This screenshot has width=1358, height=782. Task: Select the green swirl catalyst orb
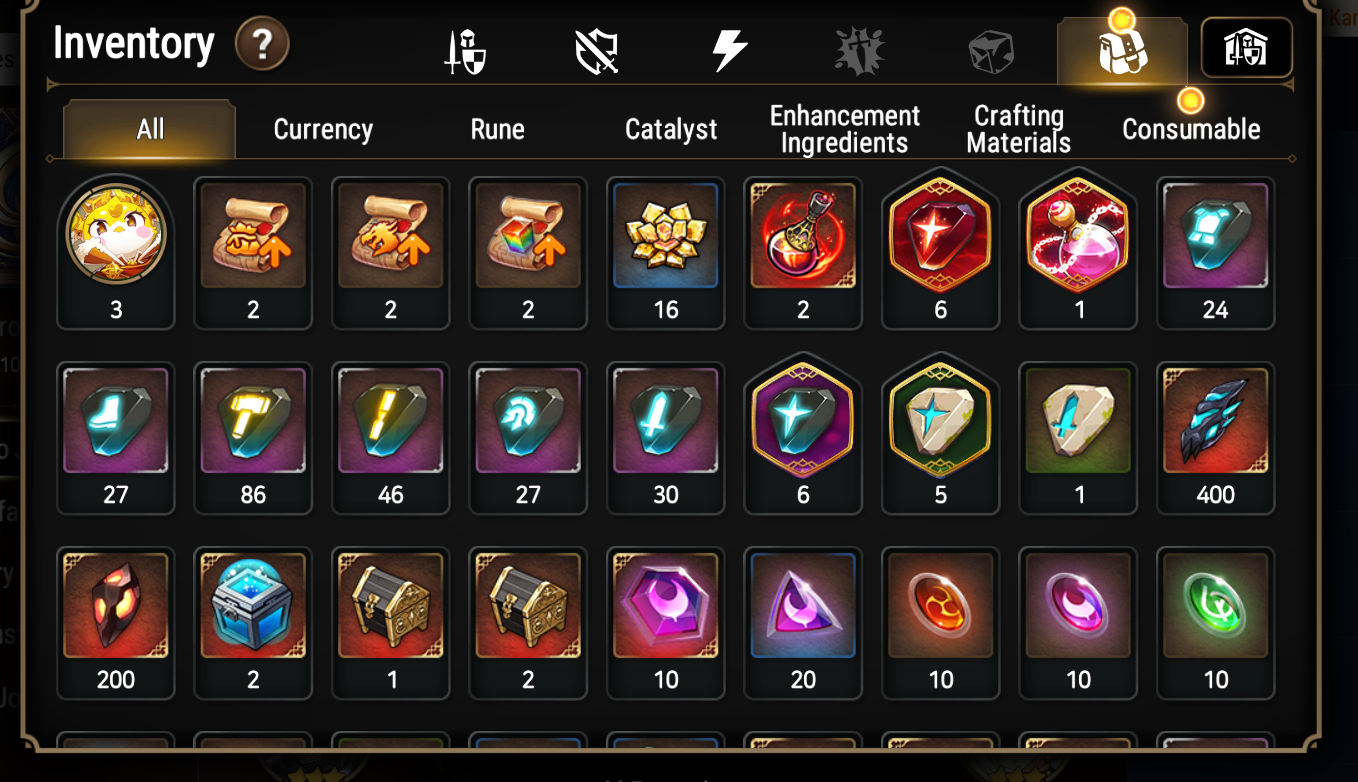tap(1215, 605)
